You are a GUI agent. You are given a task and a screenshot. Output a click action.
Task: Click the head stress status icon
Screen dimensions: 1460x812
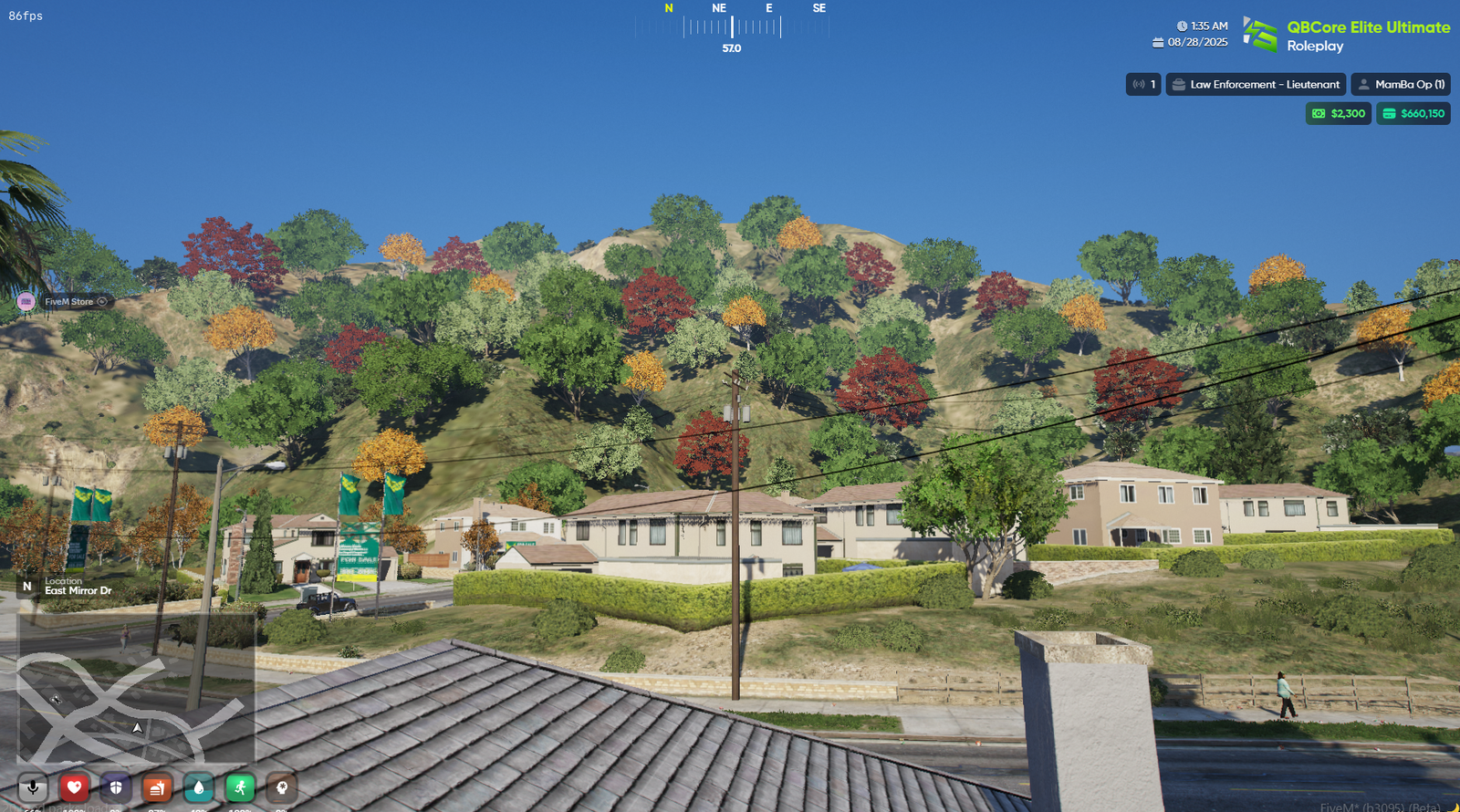point(281,787)
